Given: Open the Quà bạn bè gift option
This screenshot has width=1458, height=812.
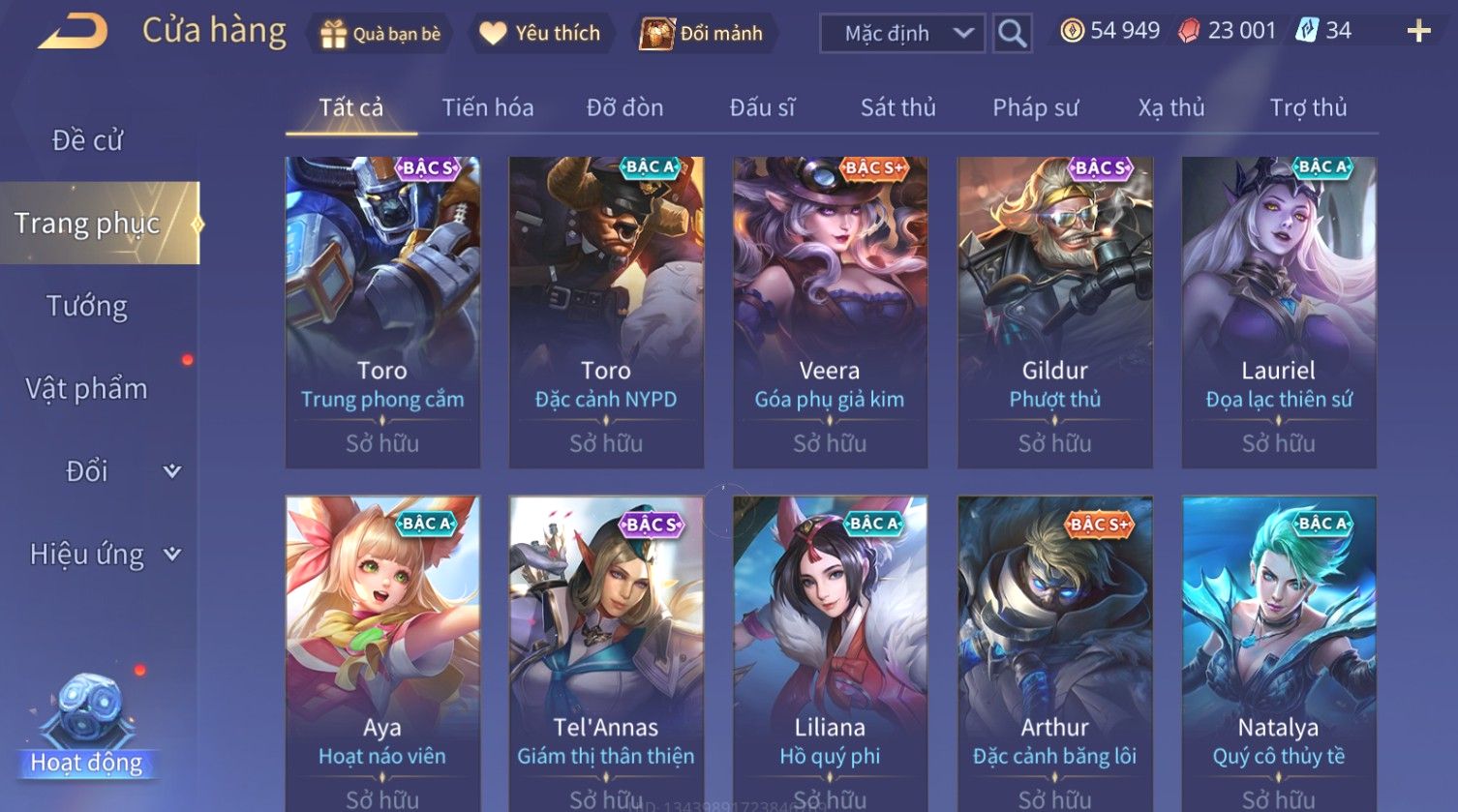Looking at the screenshot, I should [x=380, y=34].
